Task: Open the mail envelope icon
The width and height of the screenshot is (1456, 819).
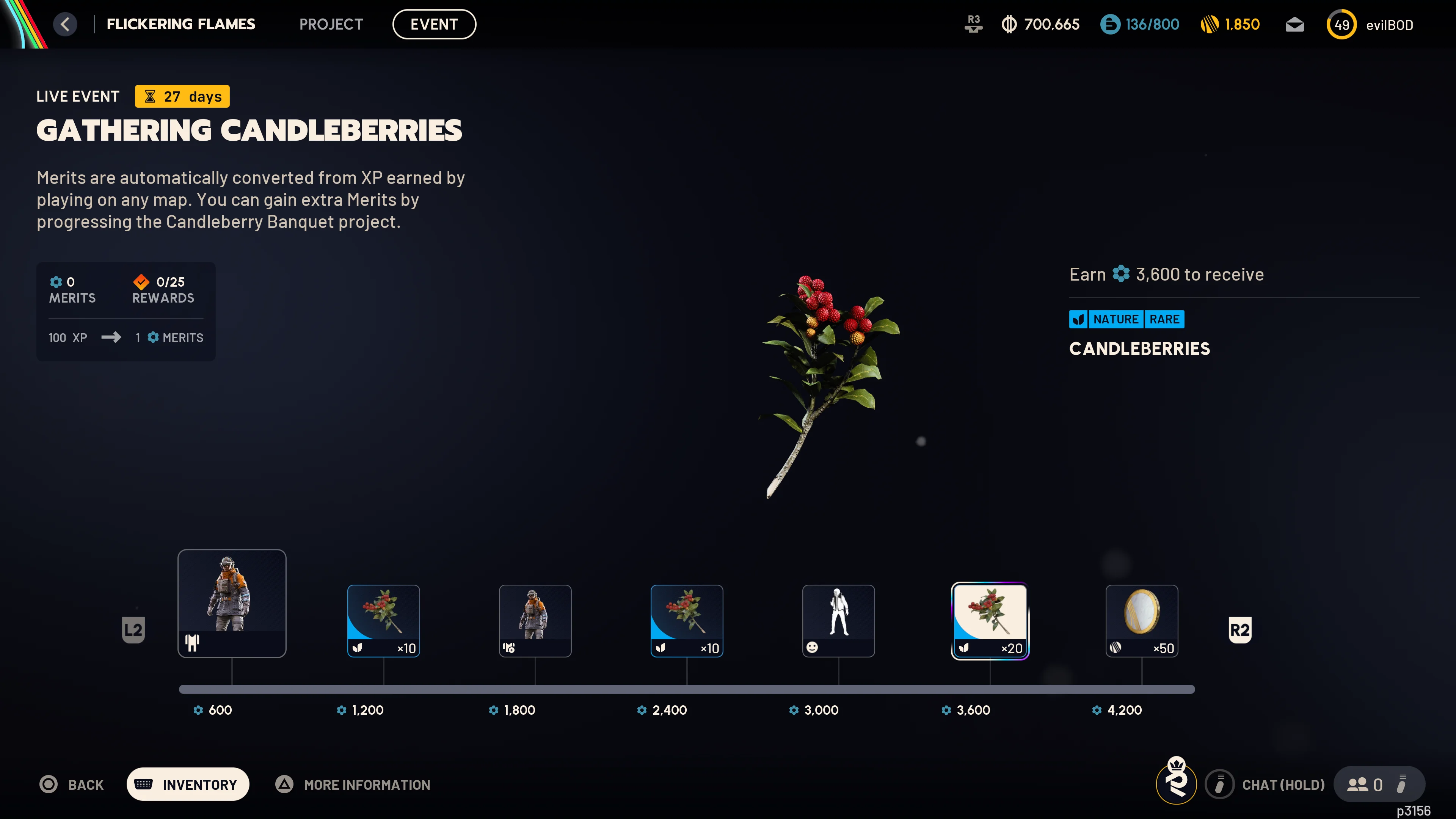Action: point(1294,24)
